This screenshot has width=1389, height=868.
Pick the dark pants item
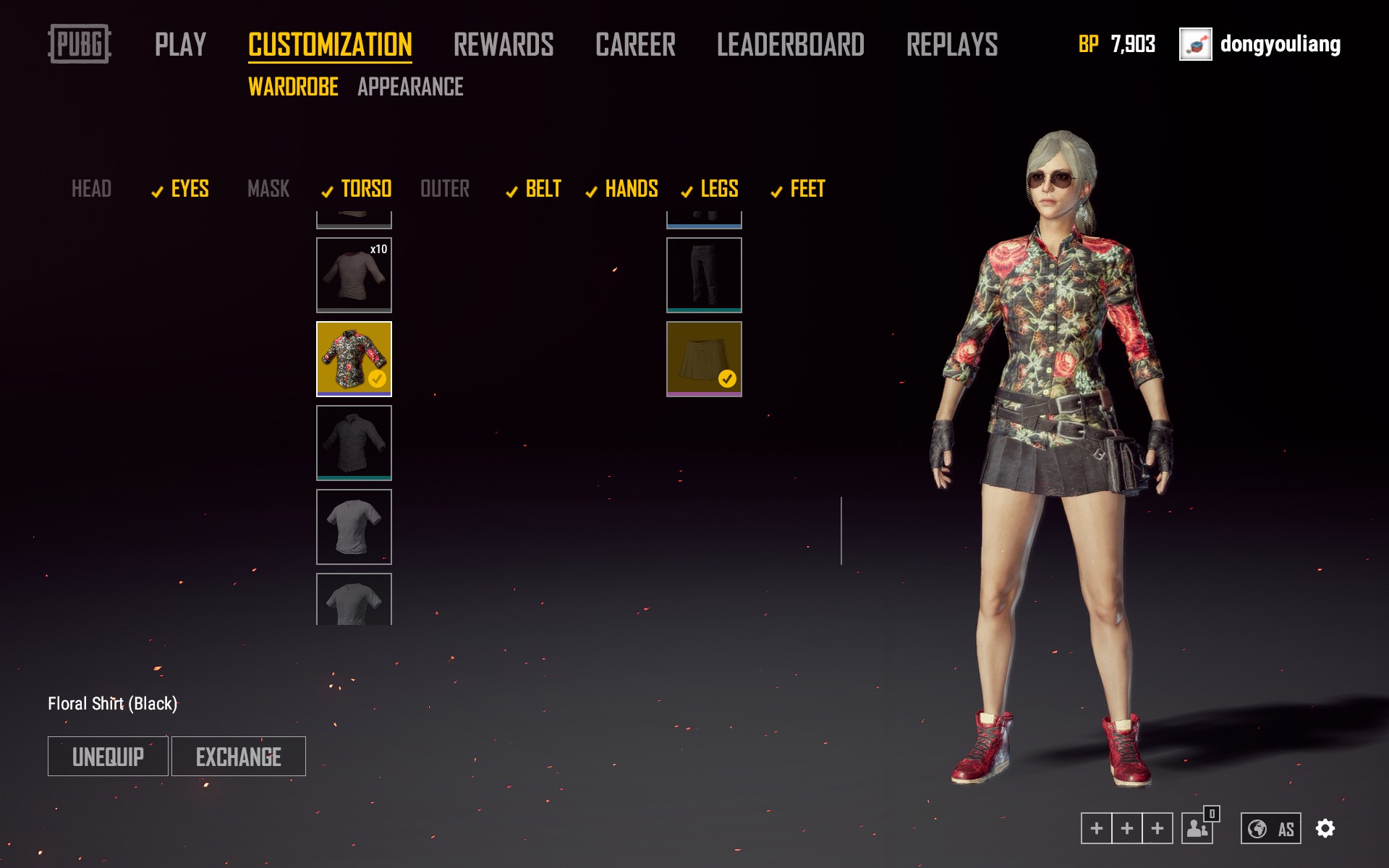point(704,275)
